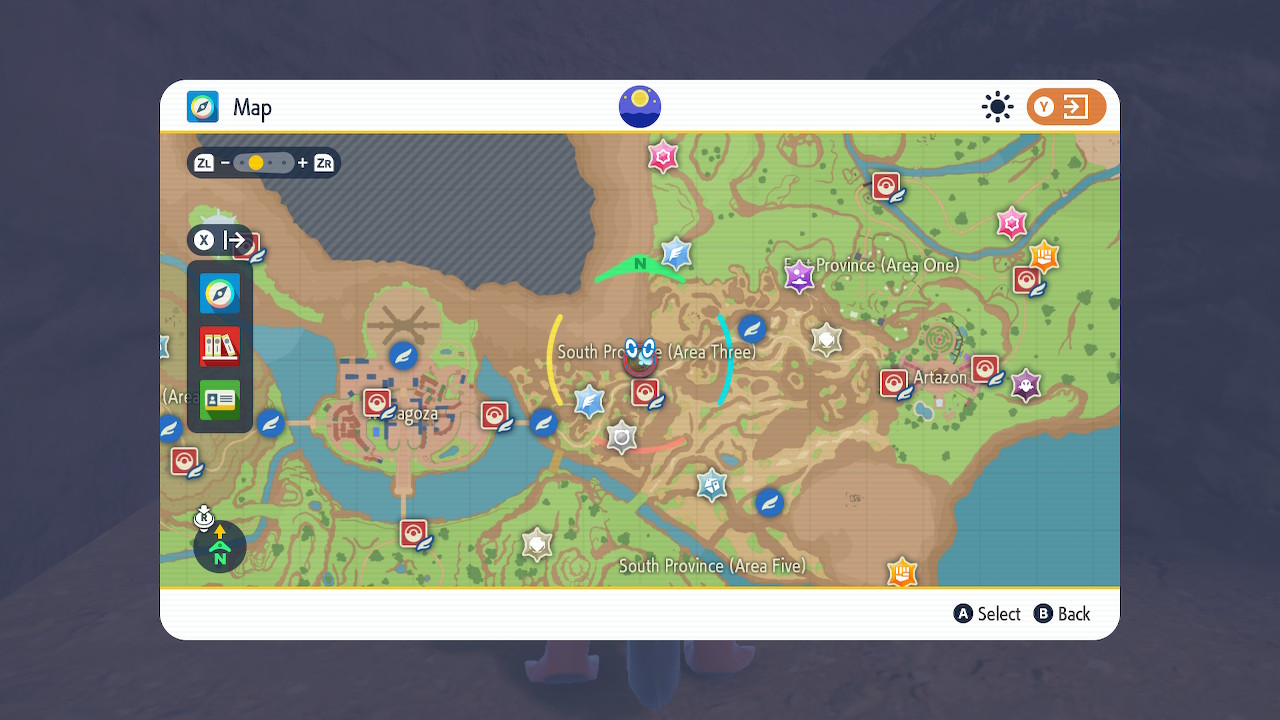
Task: Open the Profile card icon in sidebar
Action: coord(219,399)
